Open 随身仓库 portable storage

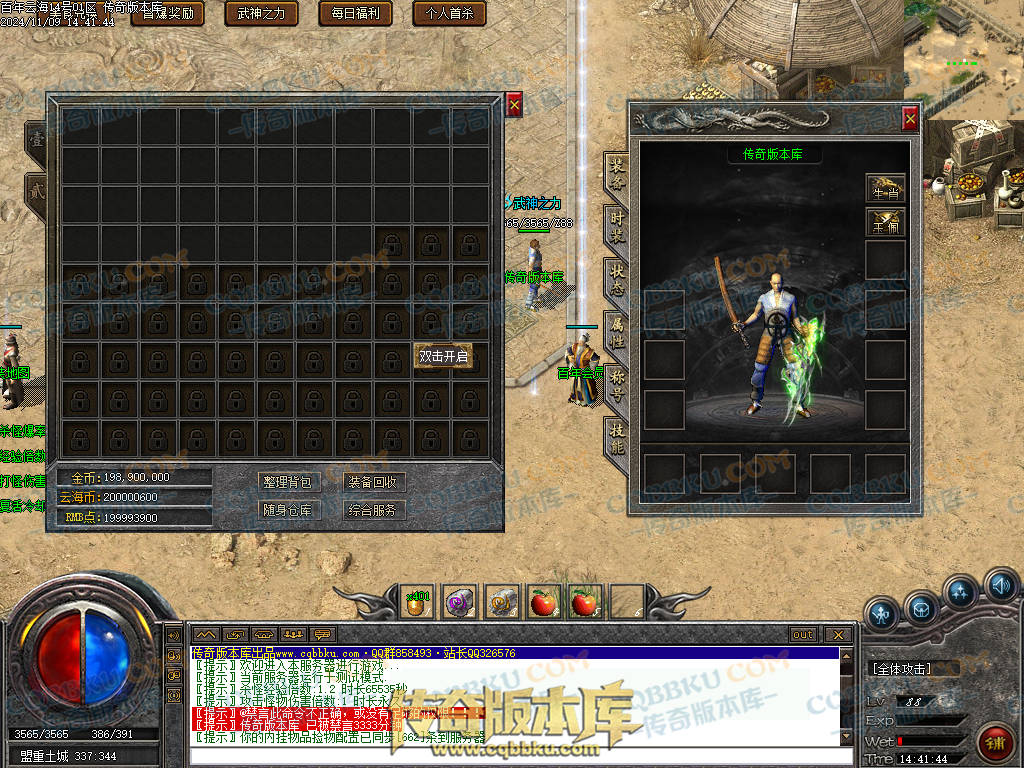287,510
